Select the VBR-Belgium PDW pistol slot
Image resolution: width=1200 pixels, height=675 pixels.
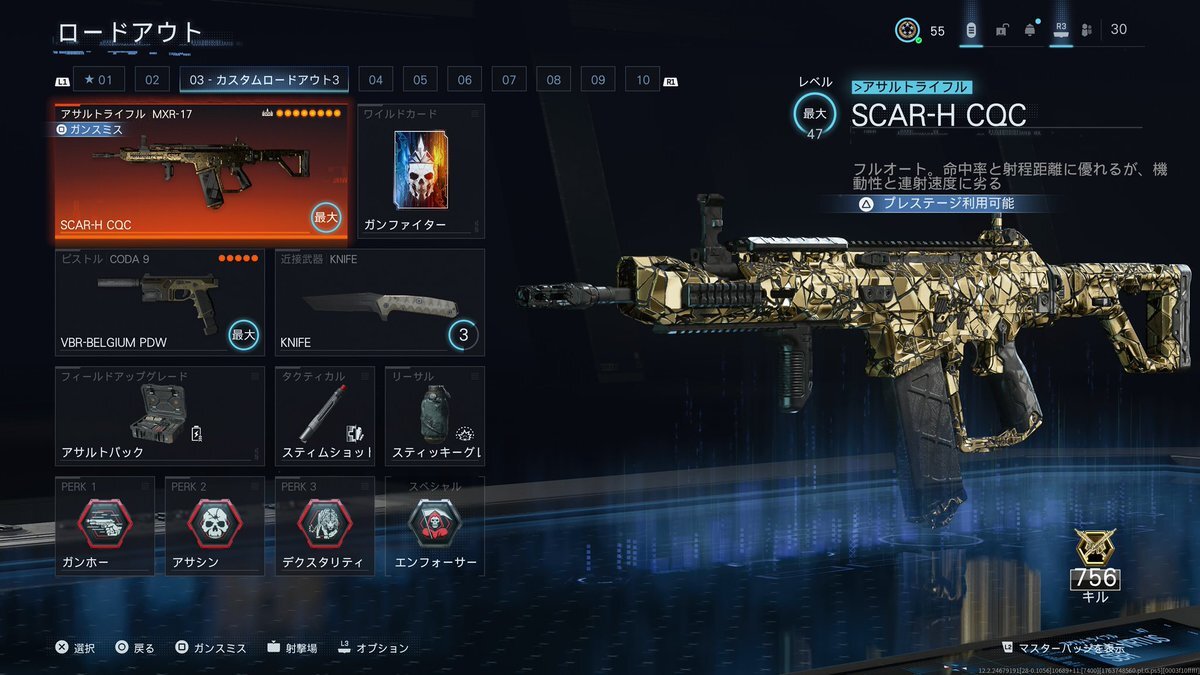pyautogui.click(x=159, y=302)
